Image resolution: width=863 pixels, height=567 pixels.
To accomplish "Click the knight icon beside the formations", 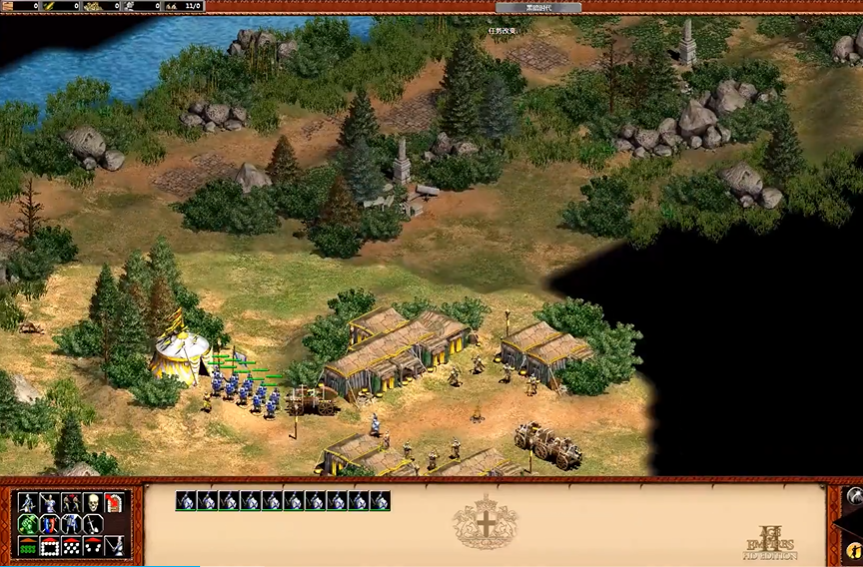I will [115, 546].
